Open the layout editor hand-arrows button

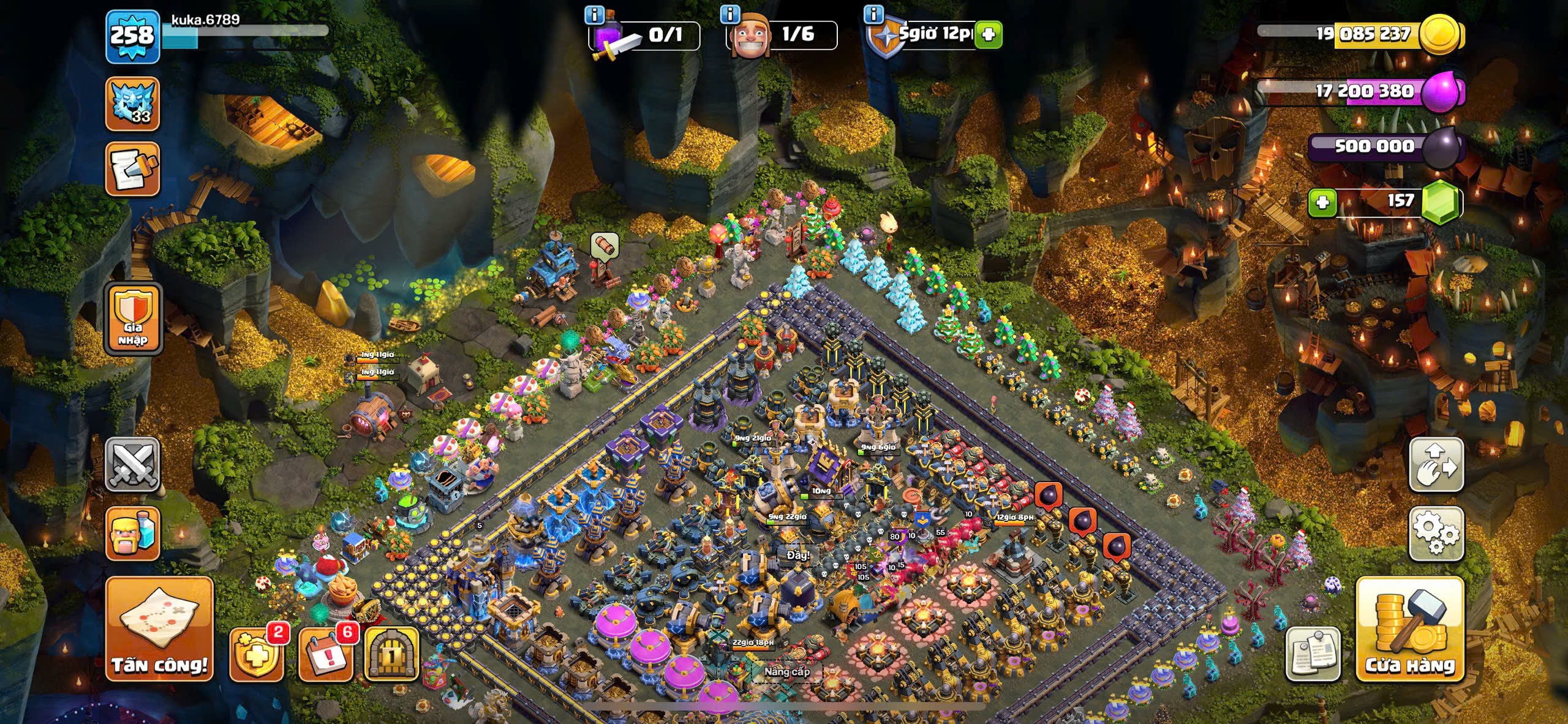pyautogui.click(x=1436, y=464)
